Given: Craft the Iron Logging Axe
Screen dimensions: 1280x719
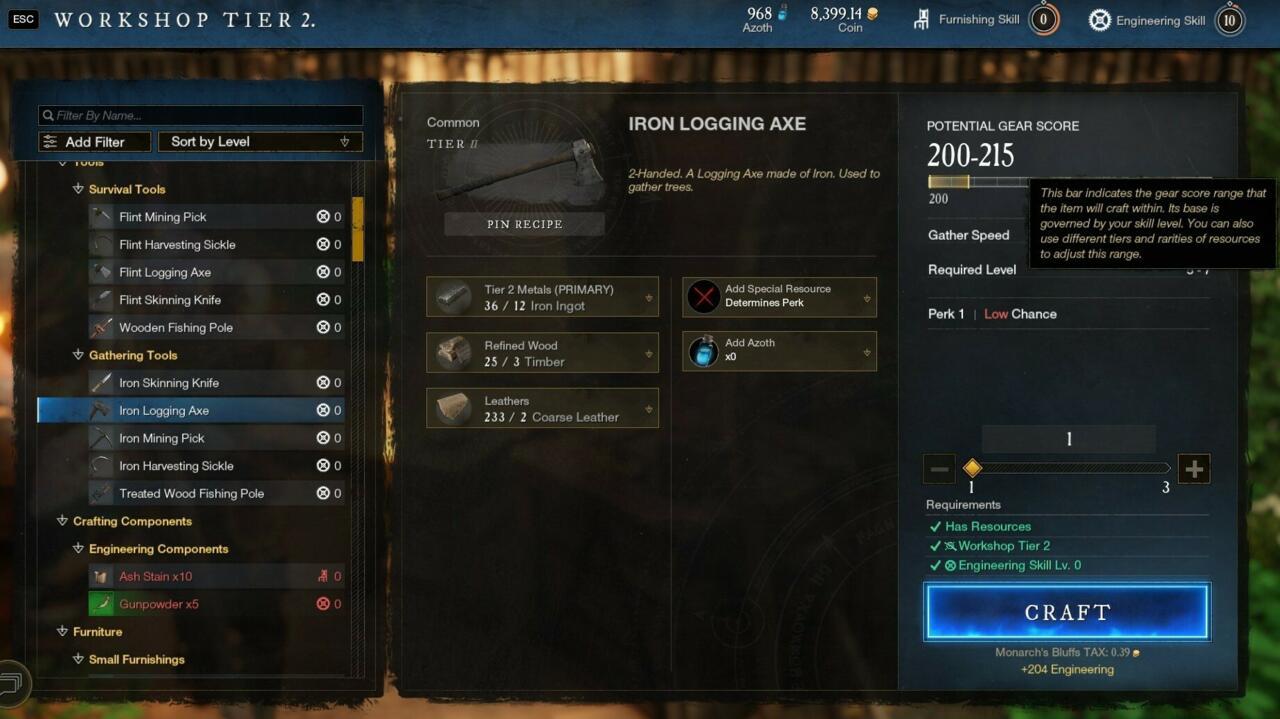Looking at the screenshot, I should [1067, 612].
